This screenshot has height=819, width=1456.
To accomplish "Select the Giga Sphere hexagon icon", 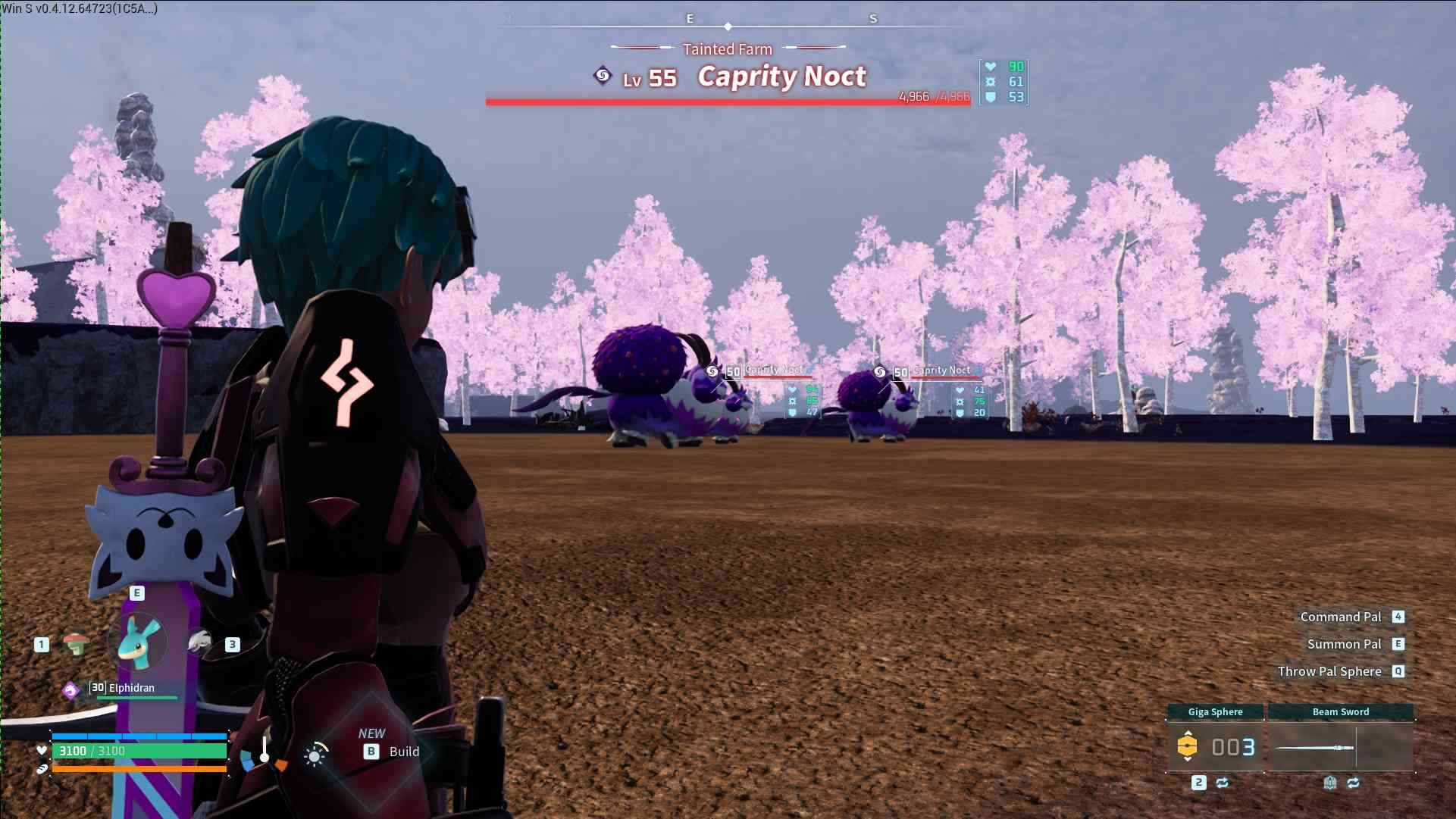I will 1188,747.
